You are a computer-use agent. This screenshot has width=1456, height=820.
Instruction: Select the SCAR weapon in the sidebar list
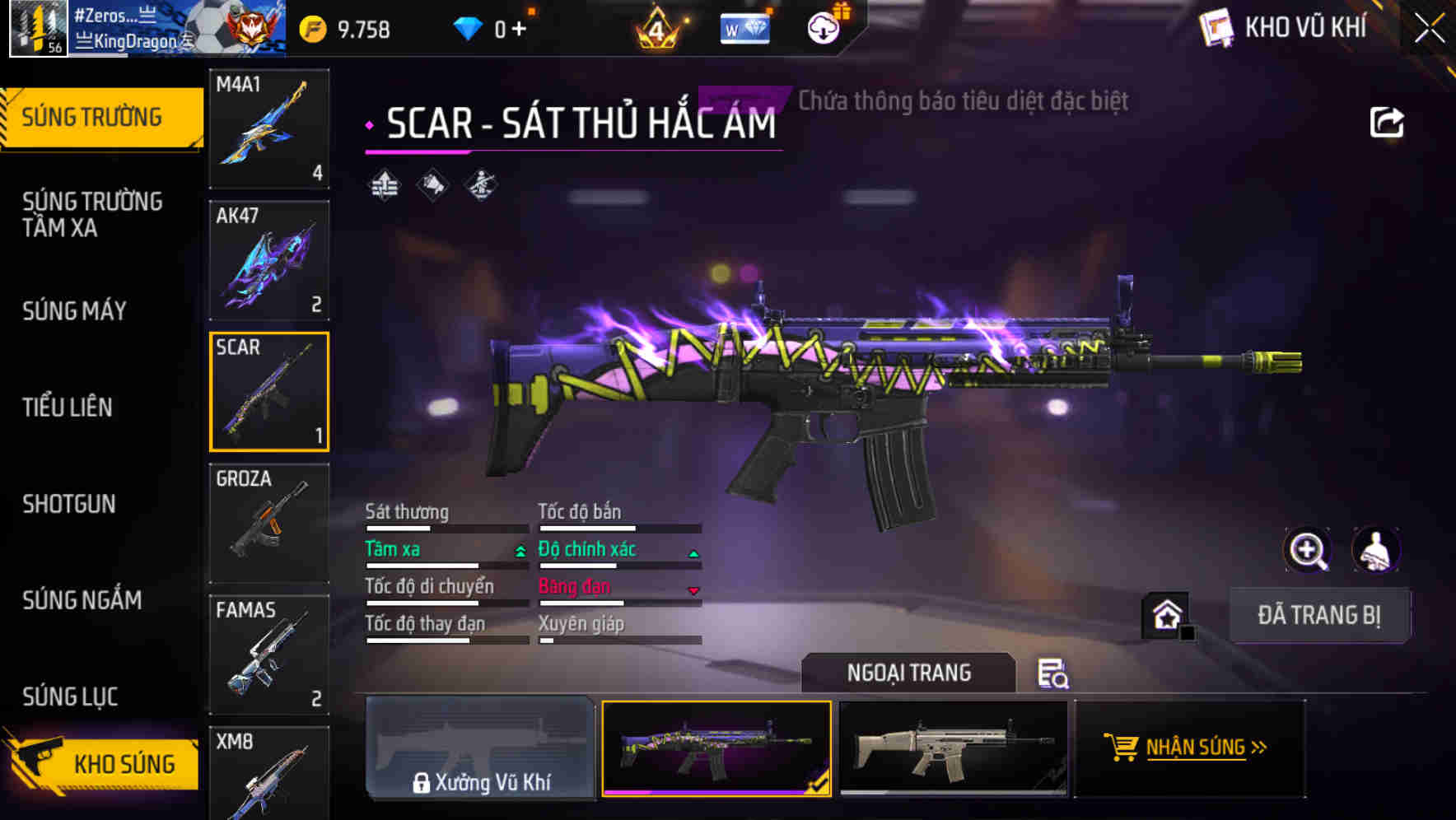click(269, 393)
